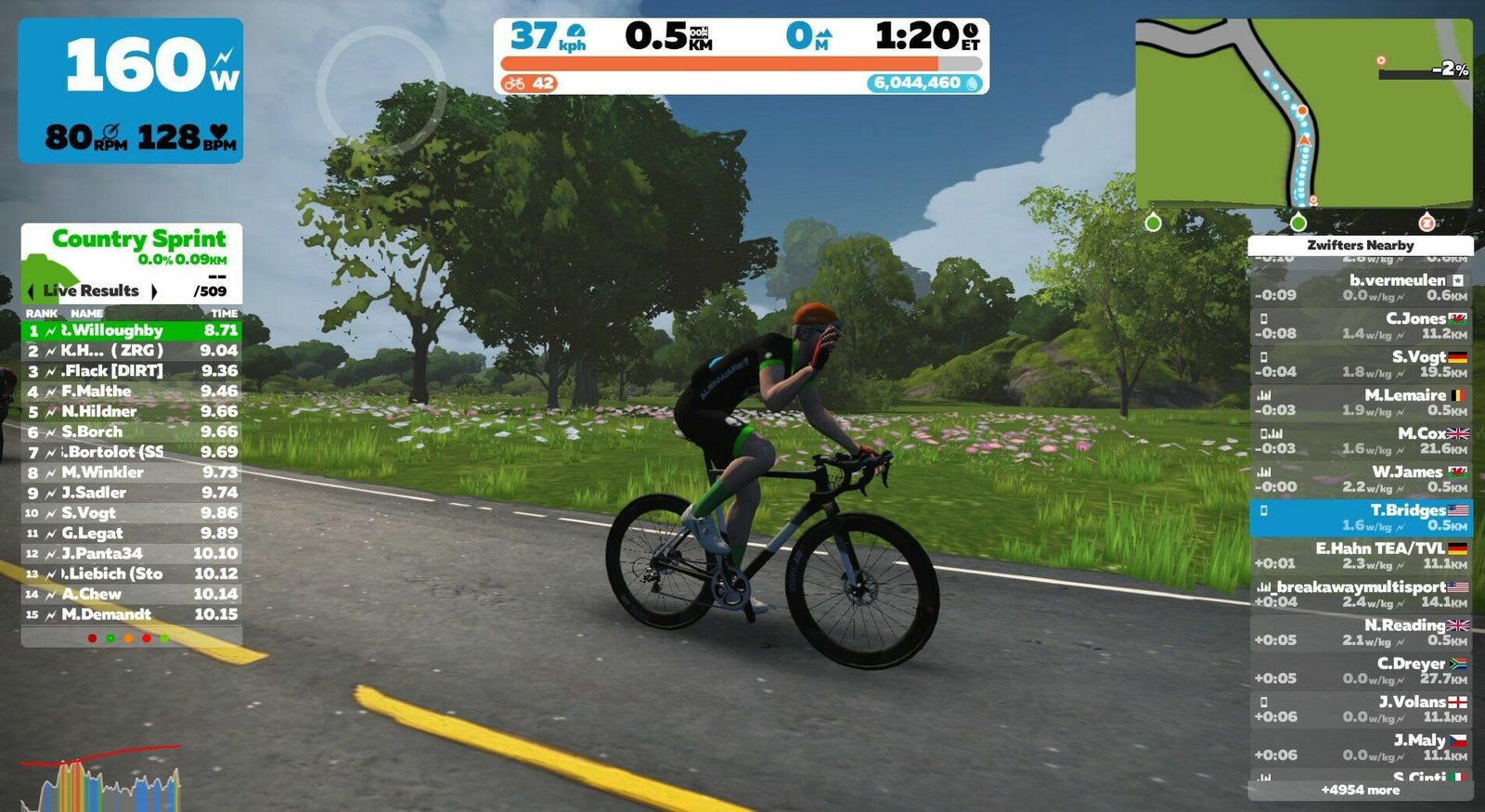Select M.Lemaire in the nearby riders list
The height and width of the screenshot is (812, 1485).
point(1360,402)
